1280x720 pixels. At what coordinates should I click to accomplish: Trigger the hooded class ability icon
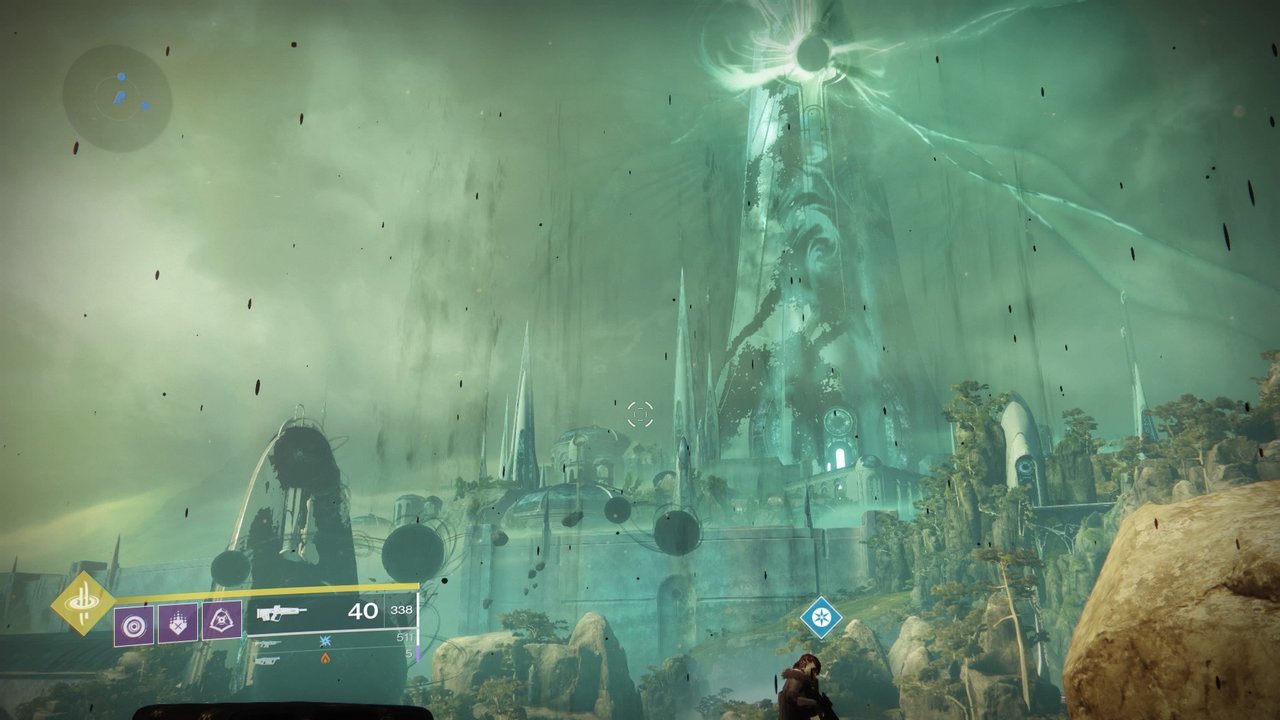222,622
